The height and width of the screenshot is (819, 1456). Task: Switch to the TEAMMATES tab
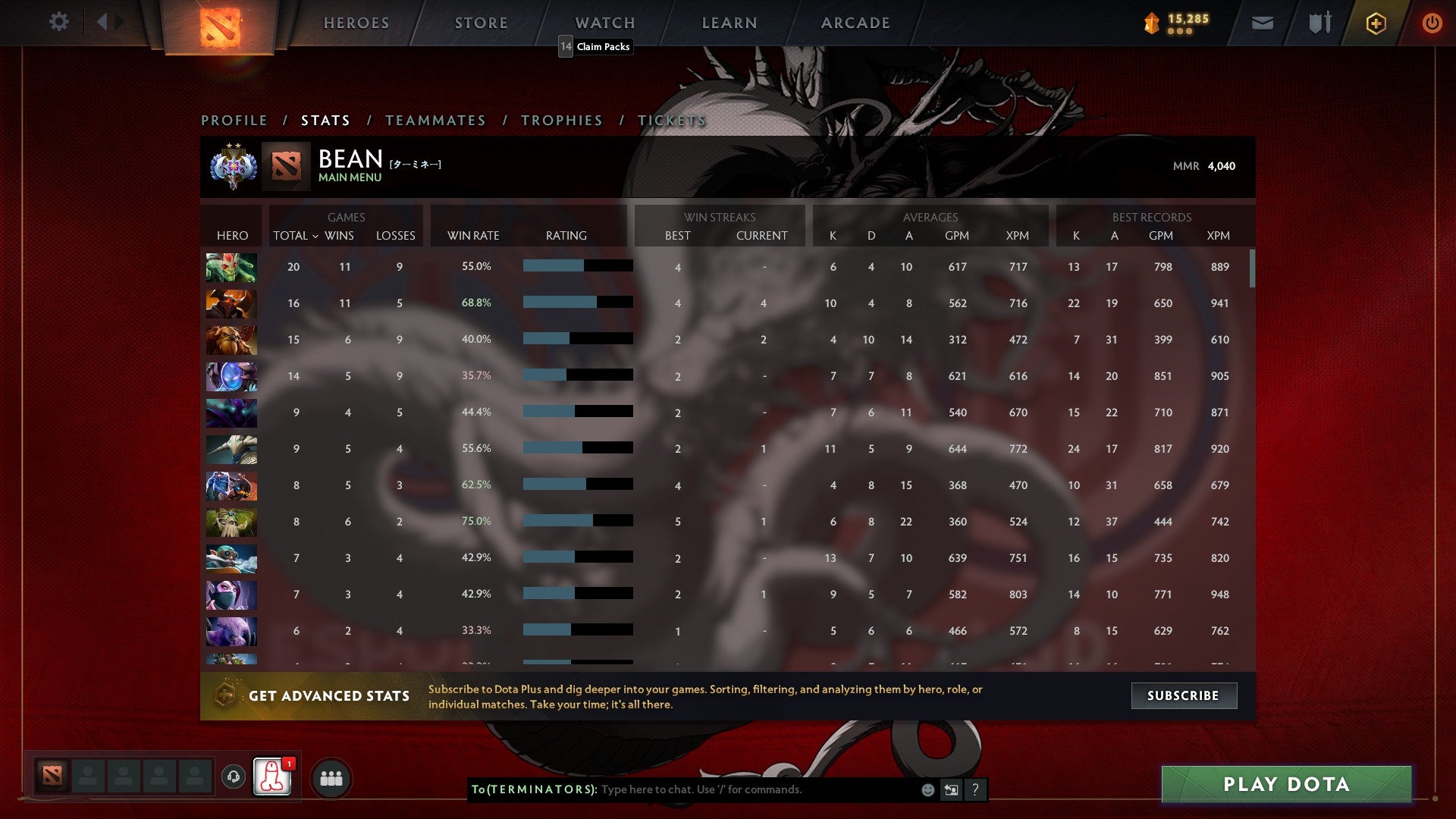pos(436,120)
